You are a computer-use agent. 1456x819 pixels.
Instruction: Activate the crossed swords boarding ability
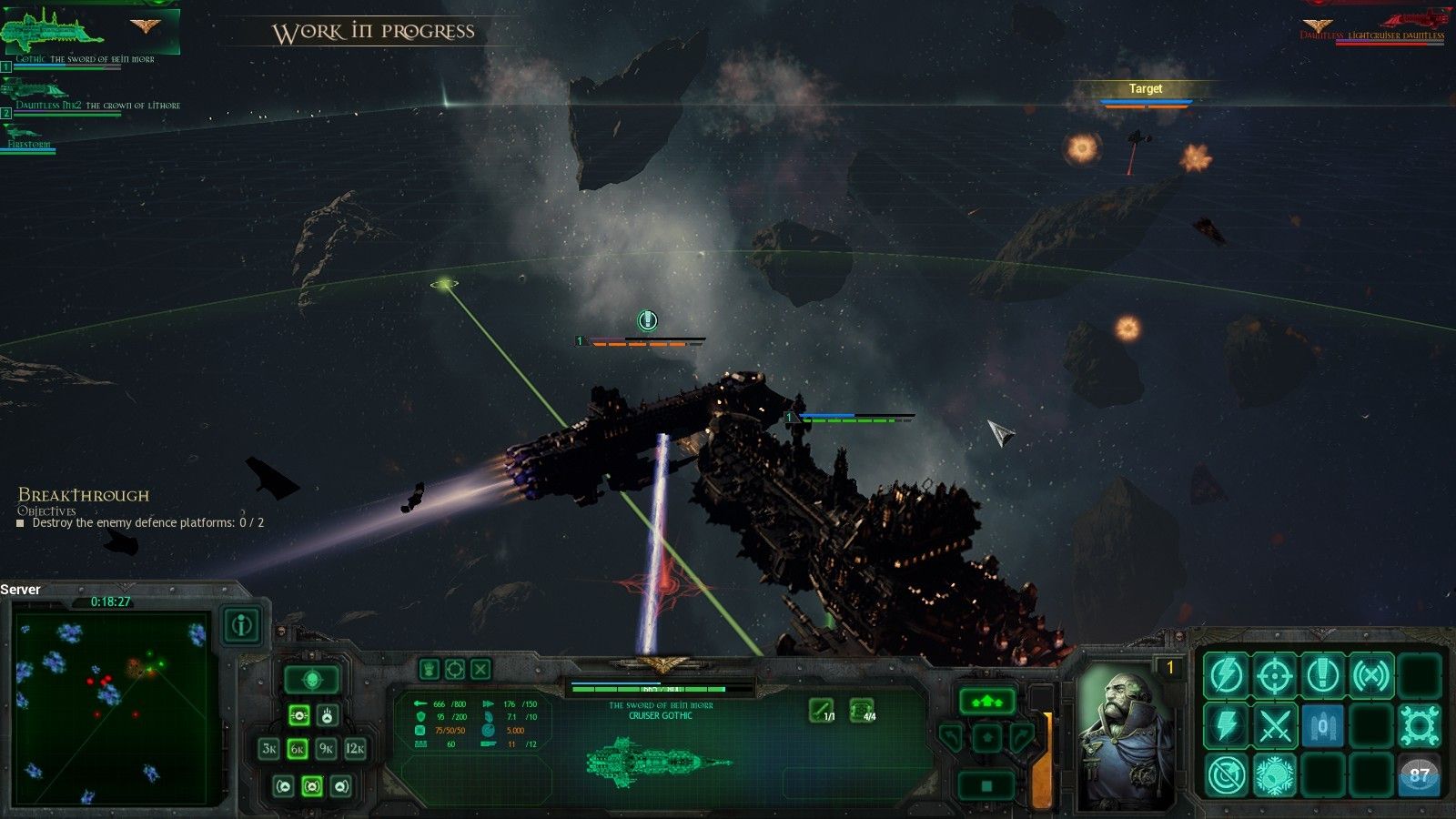tap(1274, 725)
